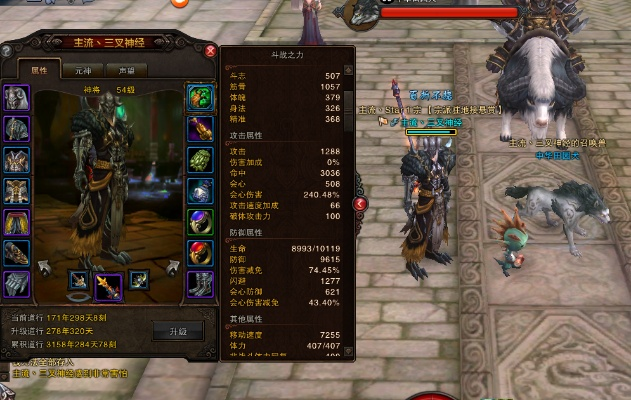Open the 元神 tab
The image size is (631, 400).
[83, 71]
